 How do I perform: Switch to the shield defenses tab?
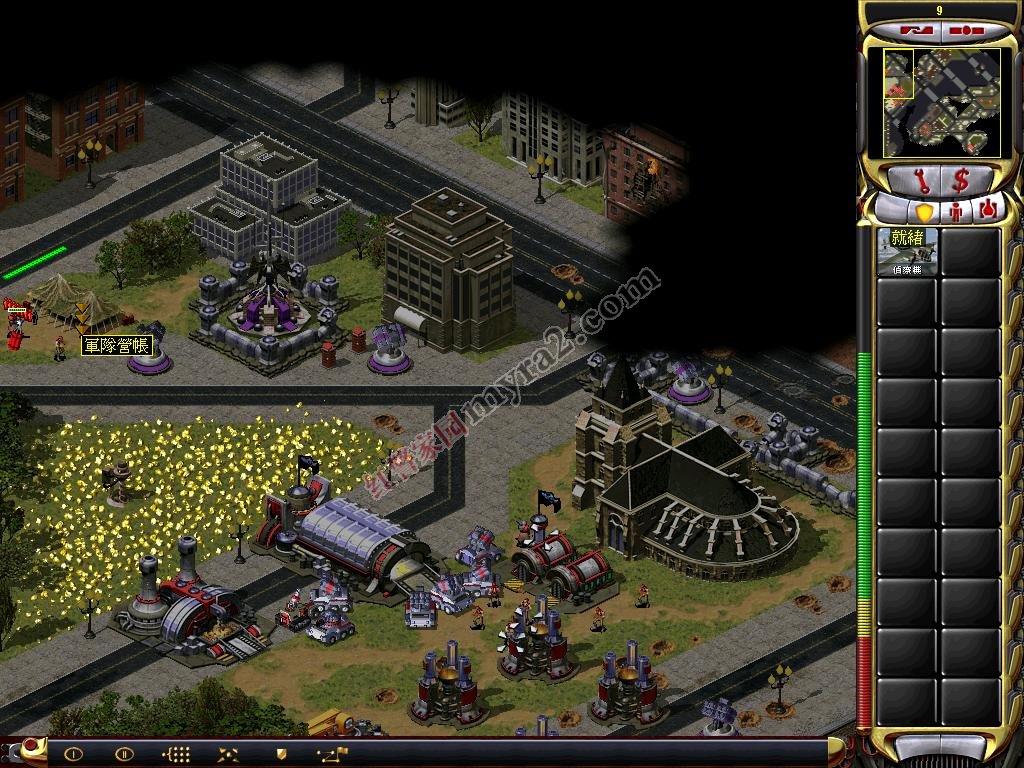pyautogui.click(x=923, y=212)
